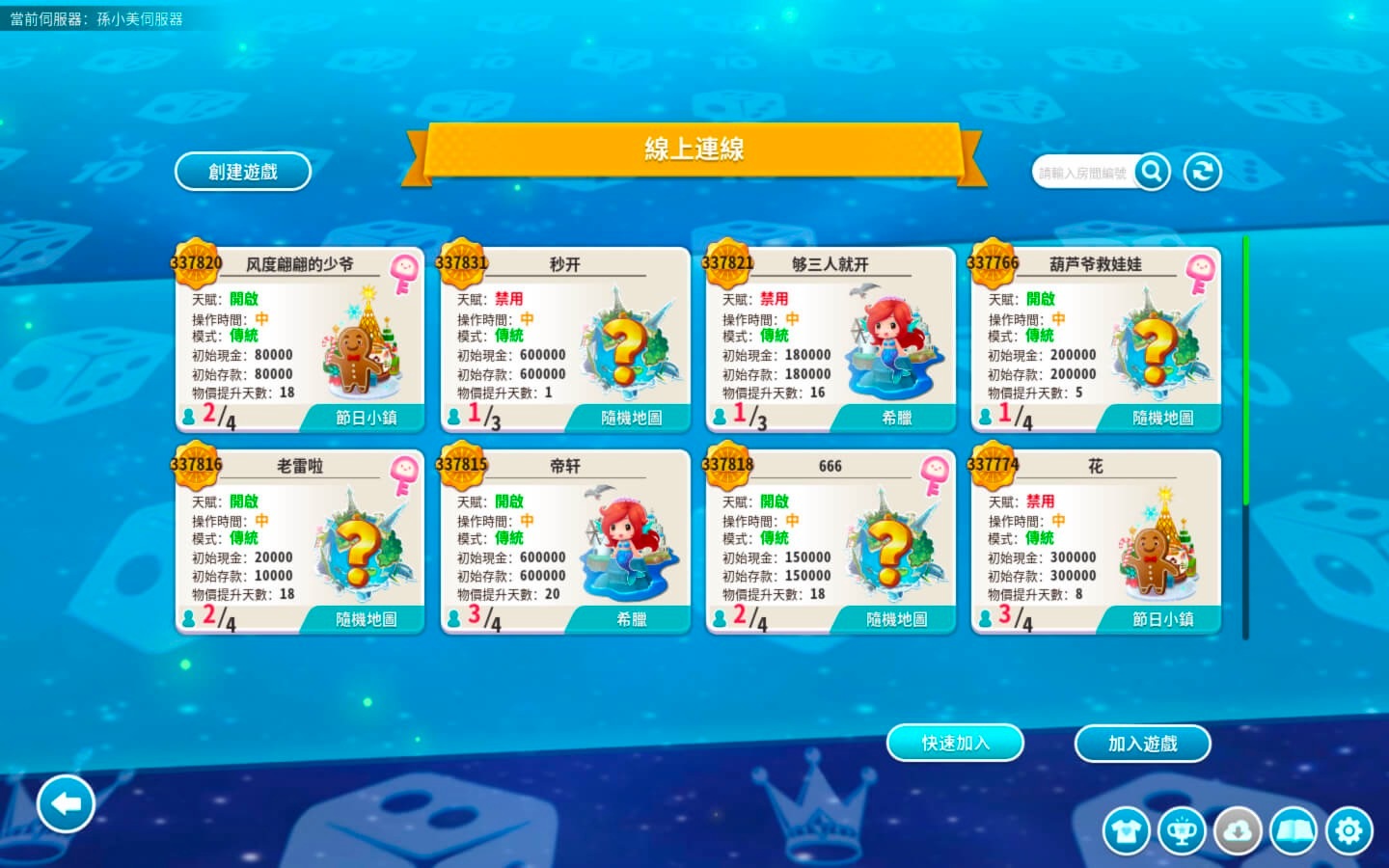The image size is (1389, 868).
Task: Focus the room number search field
Action: 1082,173
